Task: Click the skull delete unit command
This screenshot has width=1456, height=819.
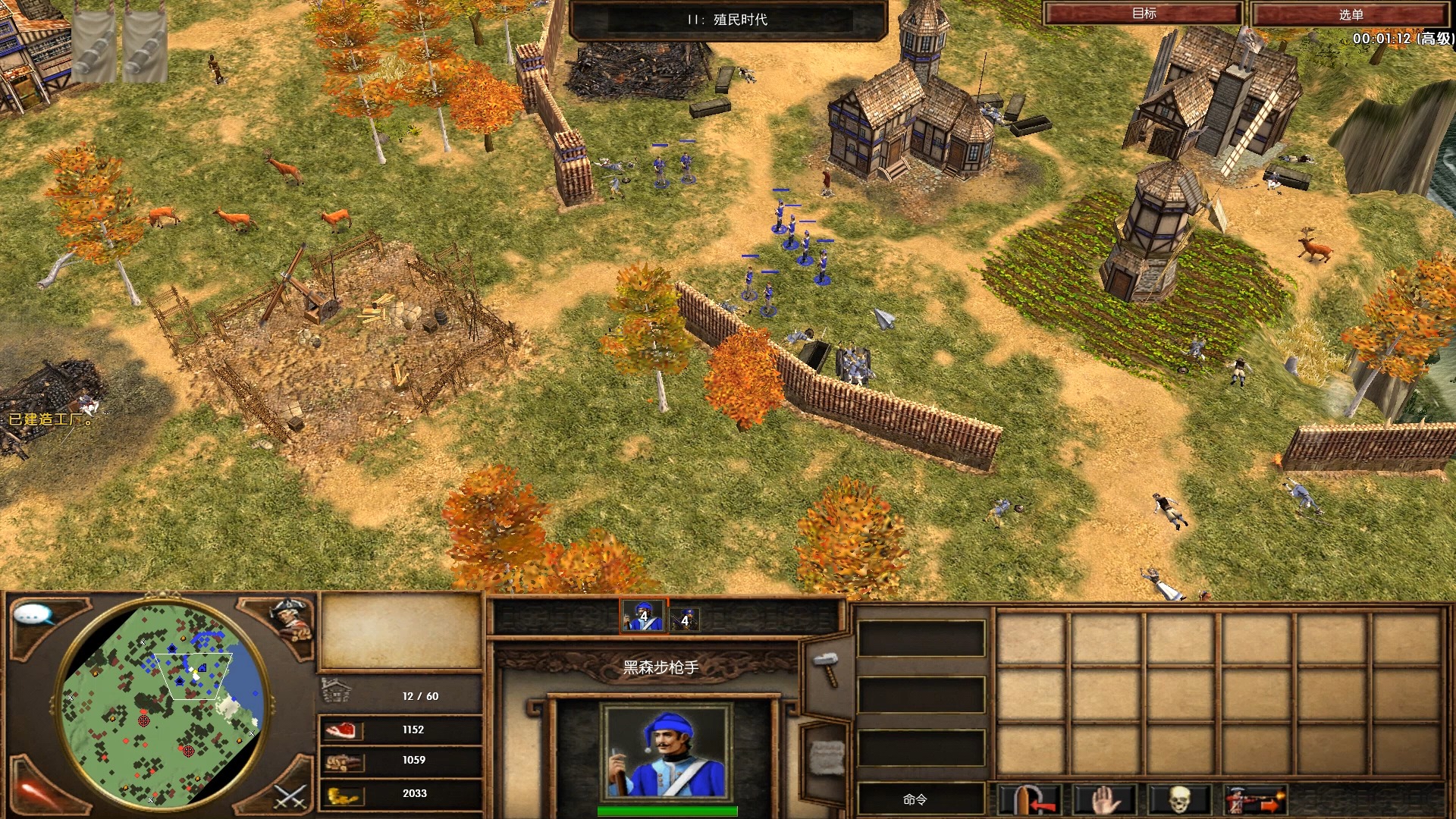Action: [x=1178, y=800]
